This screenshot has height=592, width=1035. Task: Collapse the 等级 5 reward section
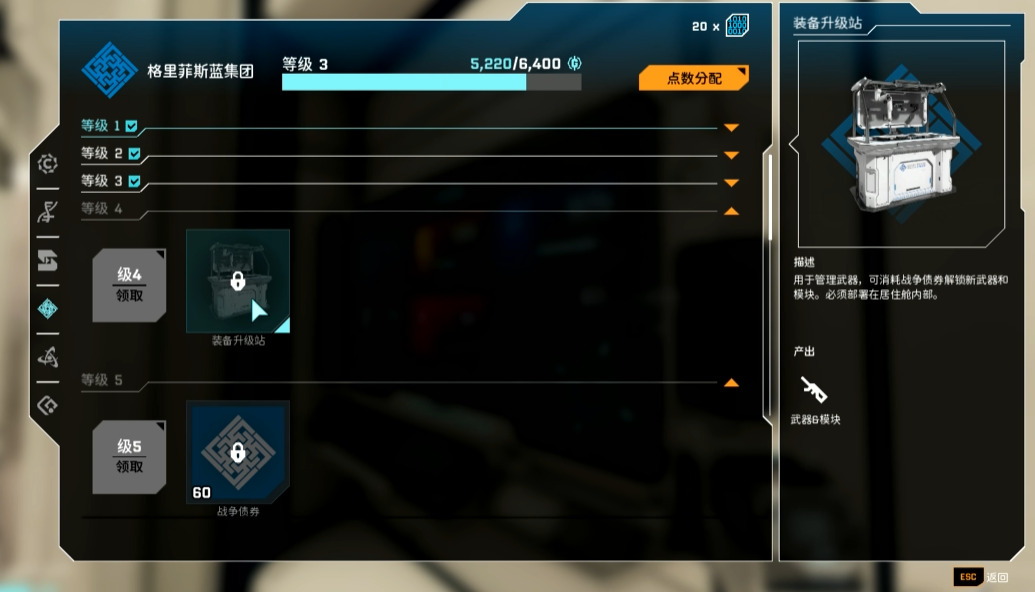point(731,383)
